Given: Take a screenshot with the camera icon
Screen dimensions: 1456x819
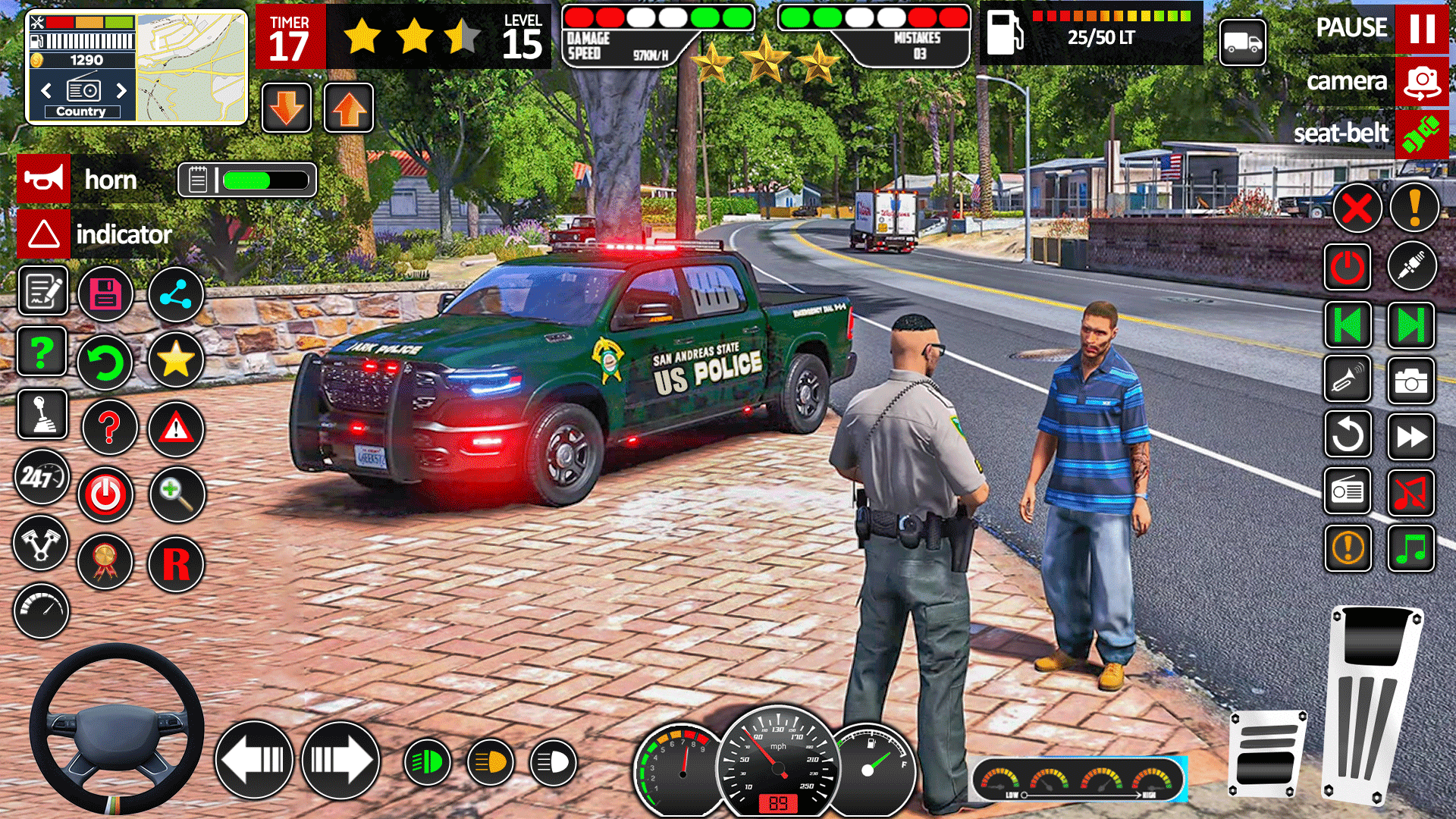Looking at the screenshot, I should click(x=1410, y=381).
